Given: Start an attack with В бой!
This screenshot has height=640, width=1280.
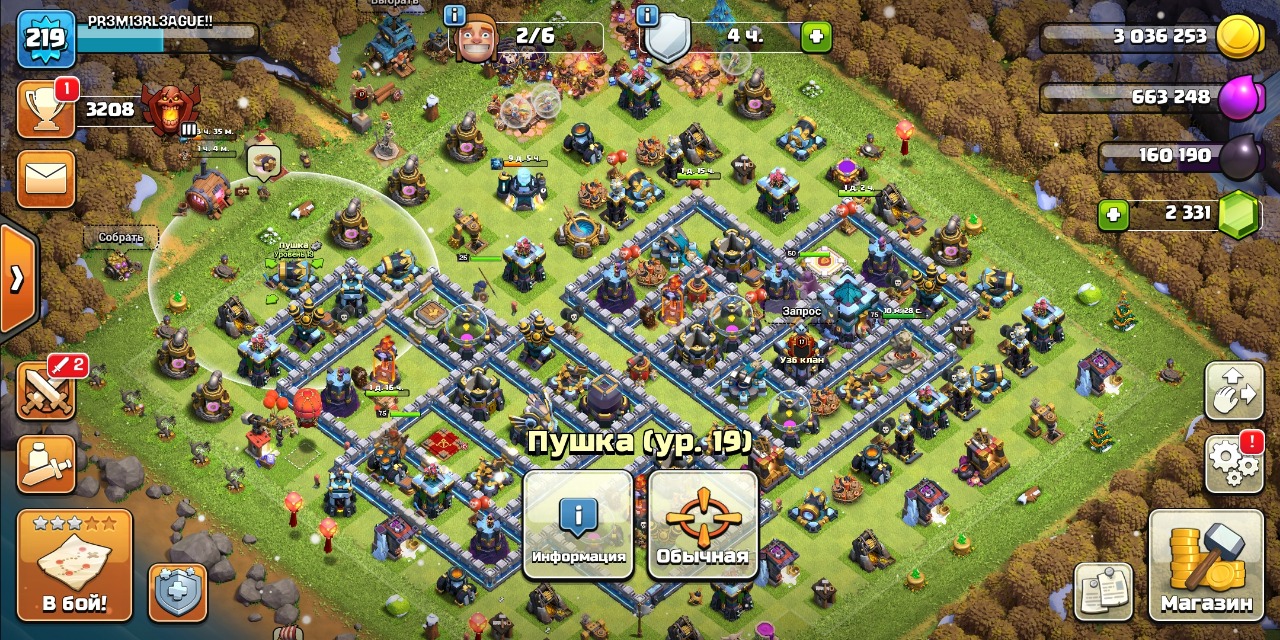Looking at the screenshot, I should click(x=74, y=566).
